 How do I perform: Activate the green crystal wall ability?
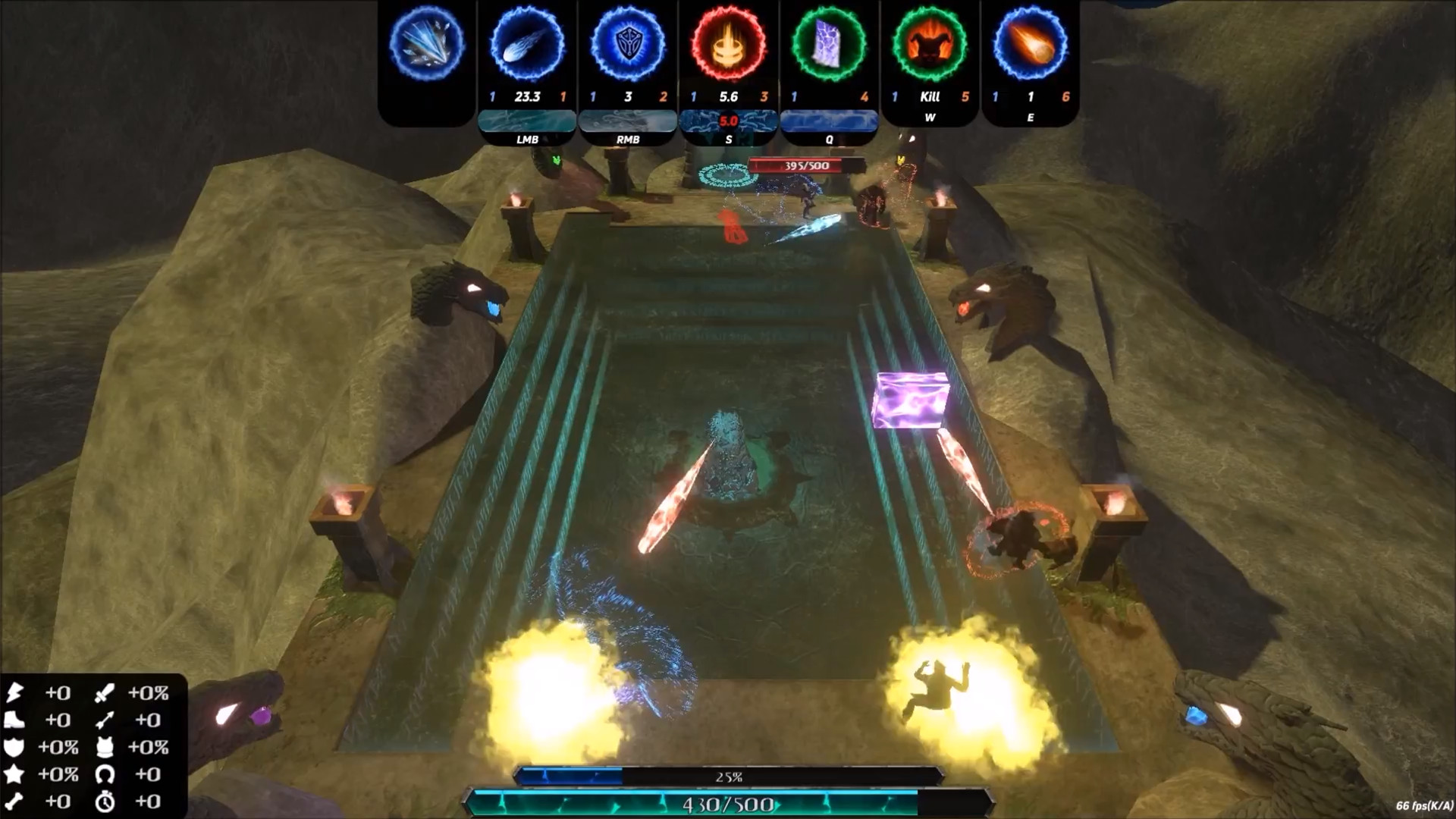pyautogui.click(x=829, y=43)
